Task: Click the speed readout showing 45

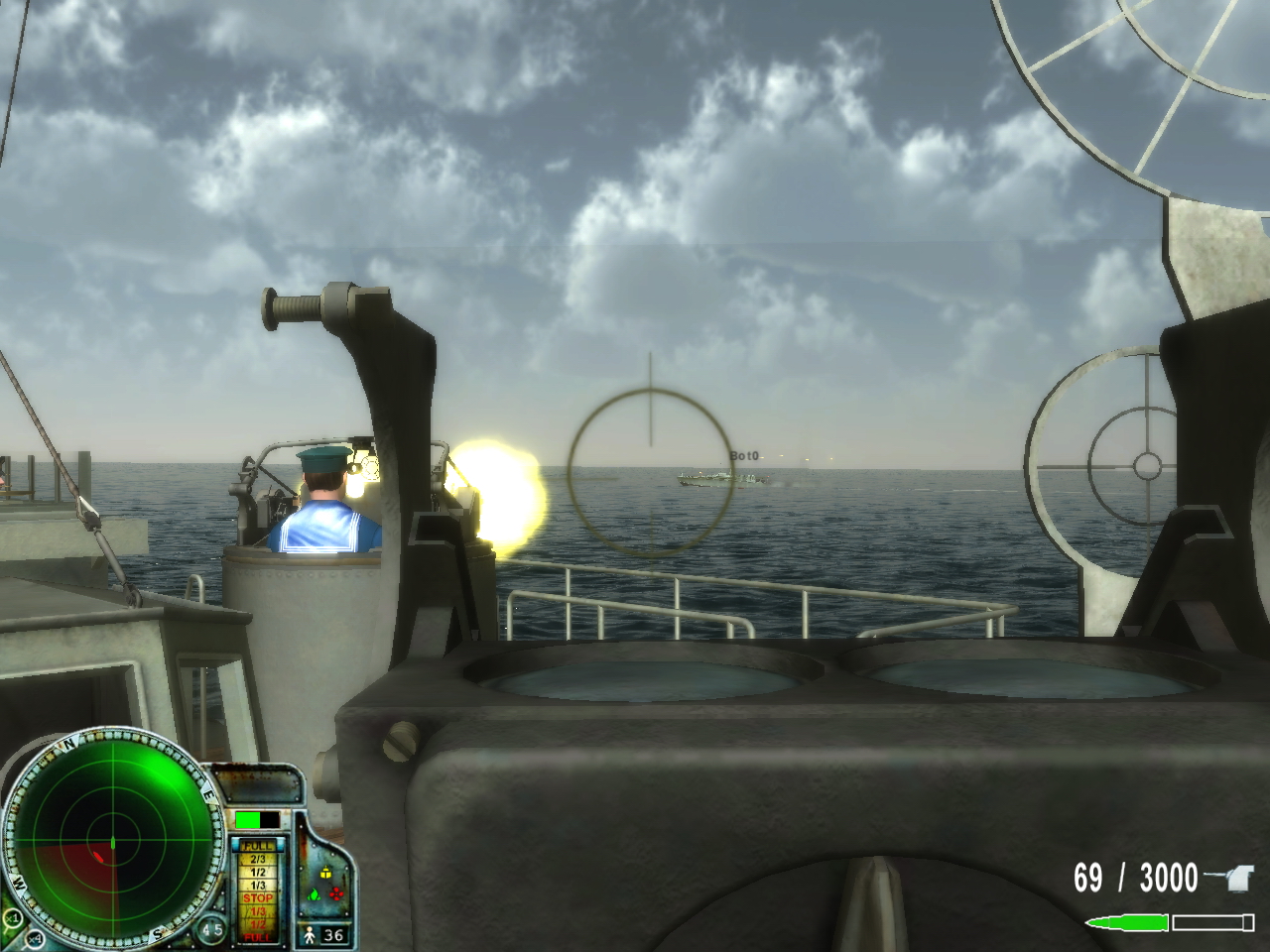Action: click(212, 927)
